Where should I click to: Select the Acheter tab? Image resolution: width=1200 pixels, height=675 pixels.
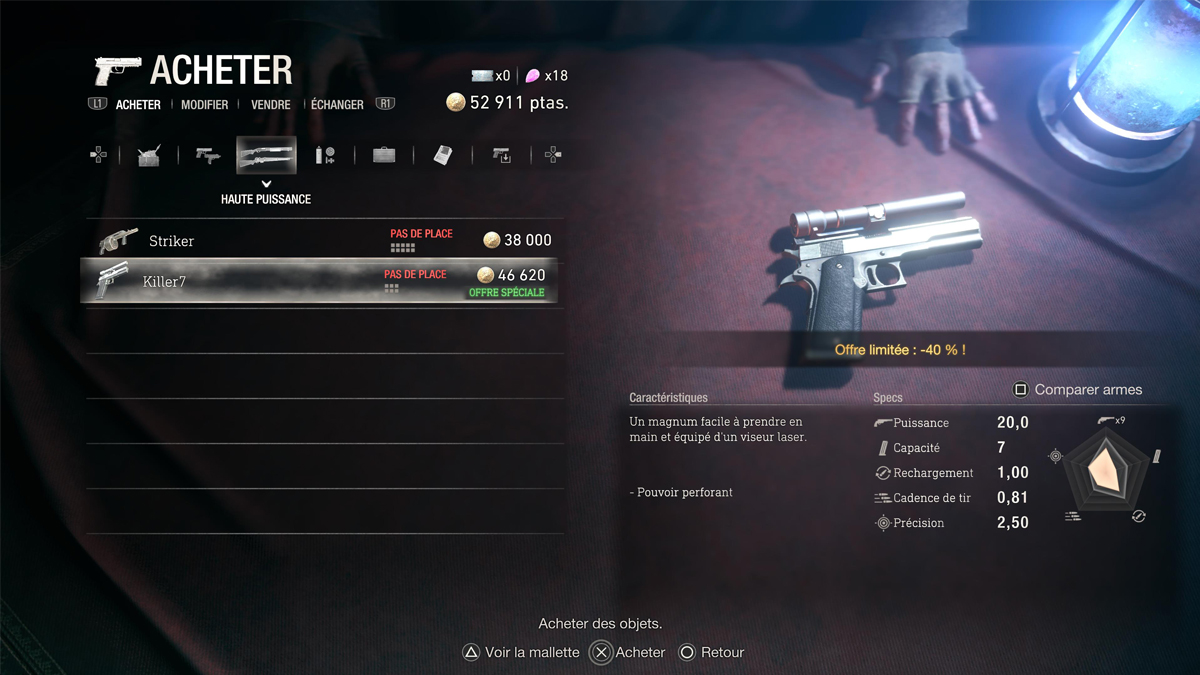tap(138, 104)
